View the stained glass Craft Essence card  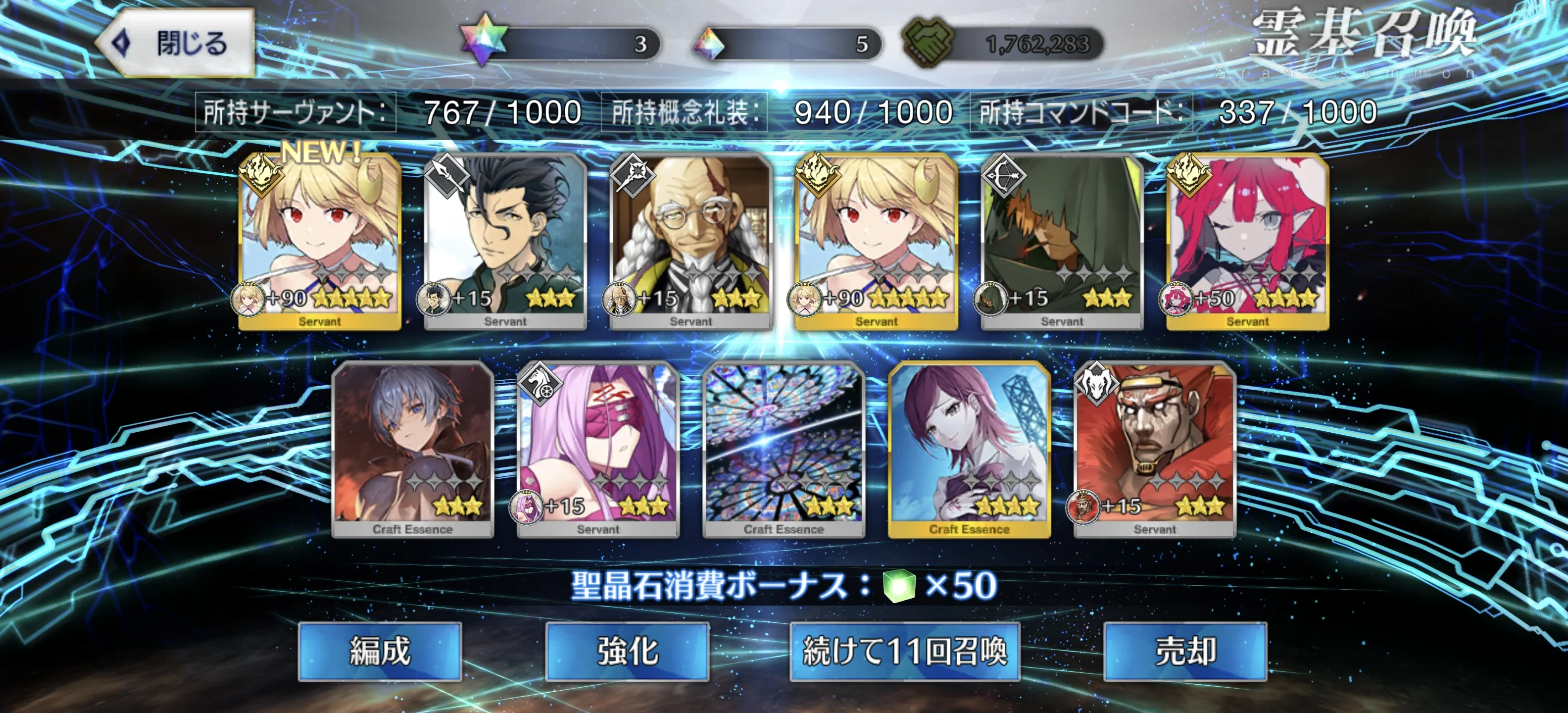(784, 450)
